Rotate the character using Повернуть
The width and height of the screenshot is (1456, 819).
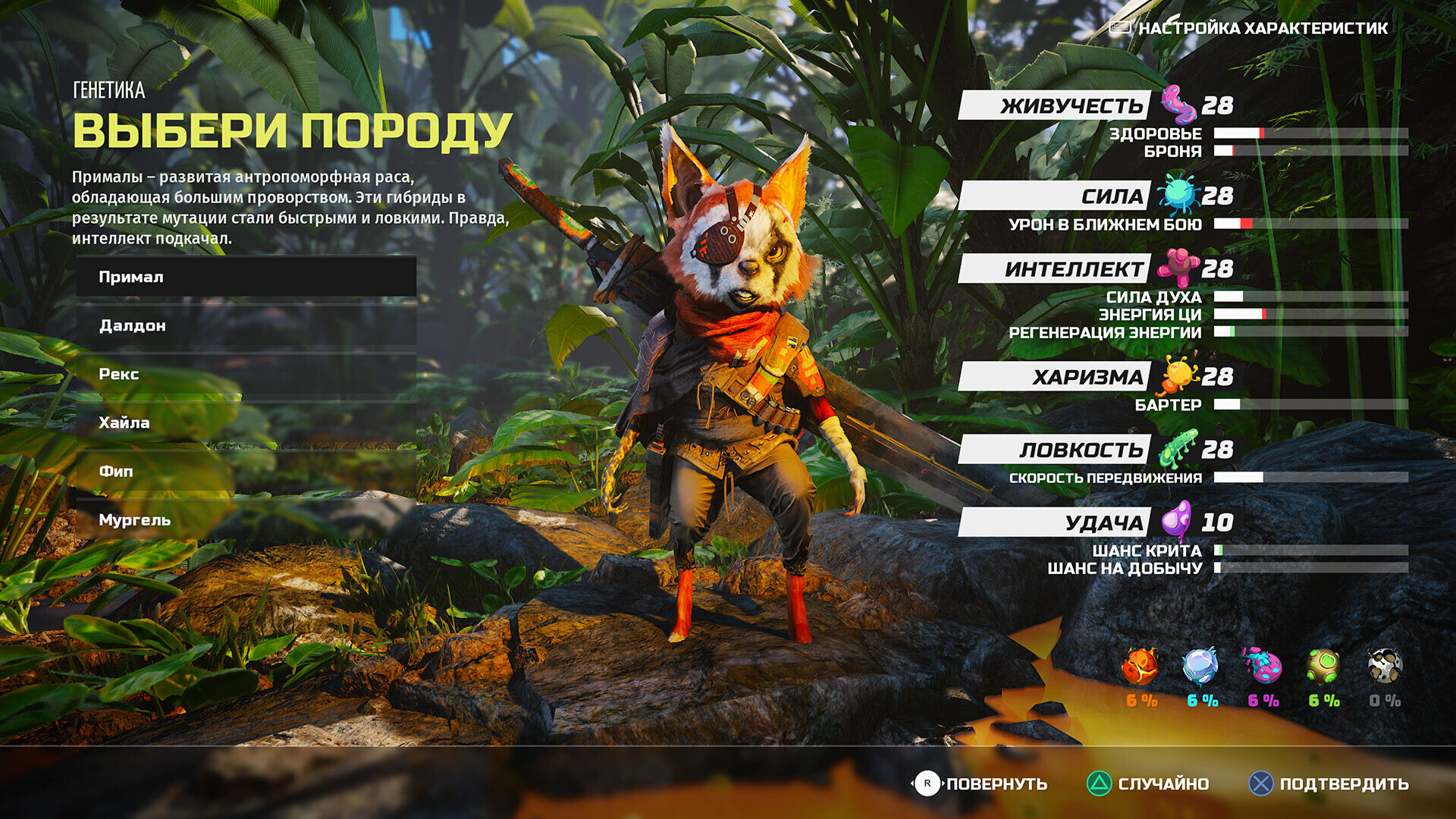click(980, 783)
